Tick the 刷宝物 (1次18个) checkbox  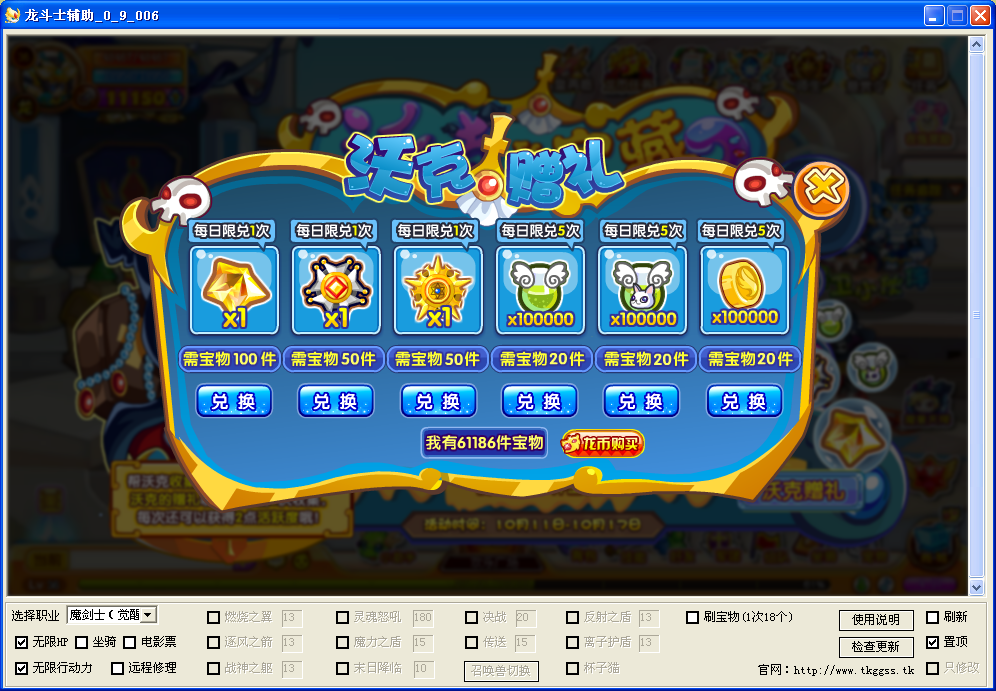pyautogui.click(x=693, y=617)
